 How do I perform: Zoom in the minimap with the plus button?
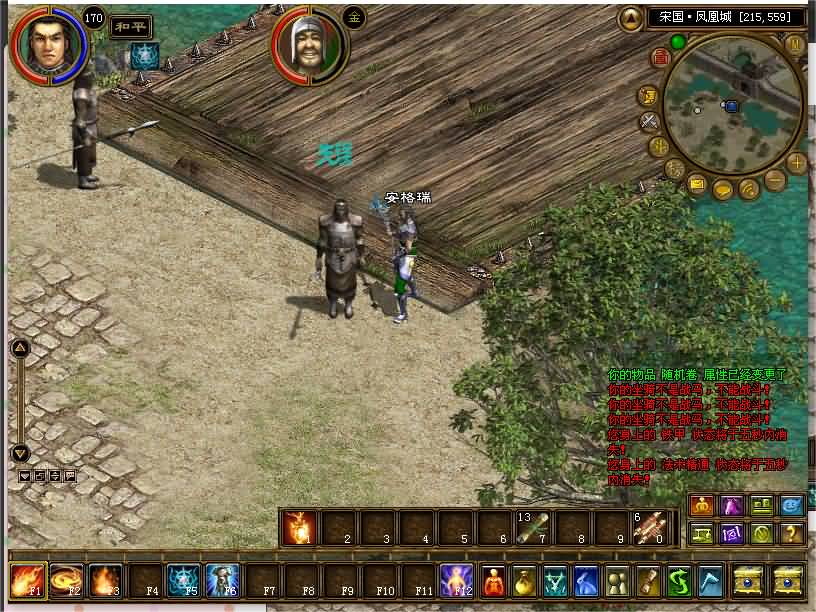click(x=796, y=162)
